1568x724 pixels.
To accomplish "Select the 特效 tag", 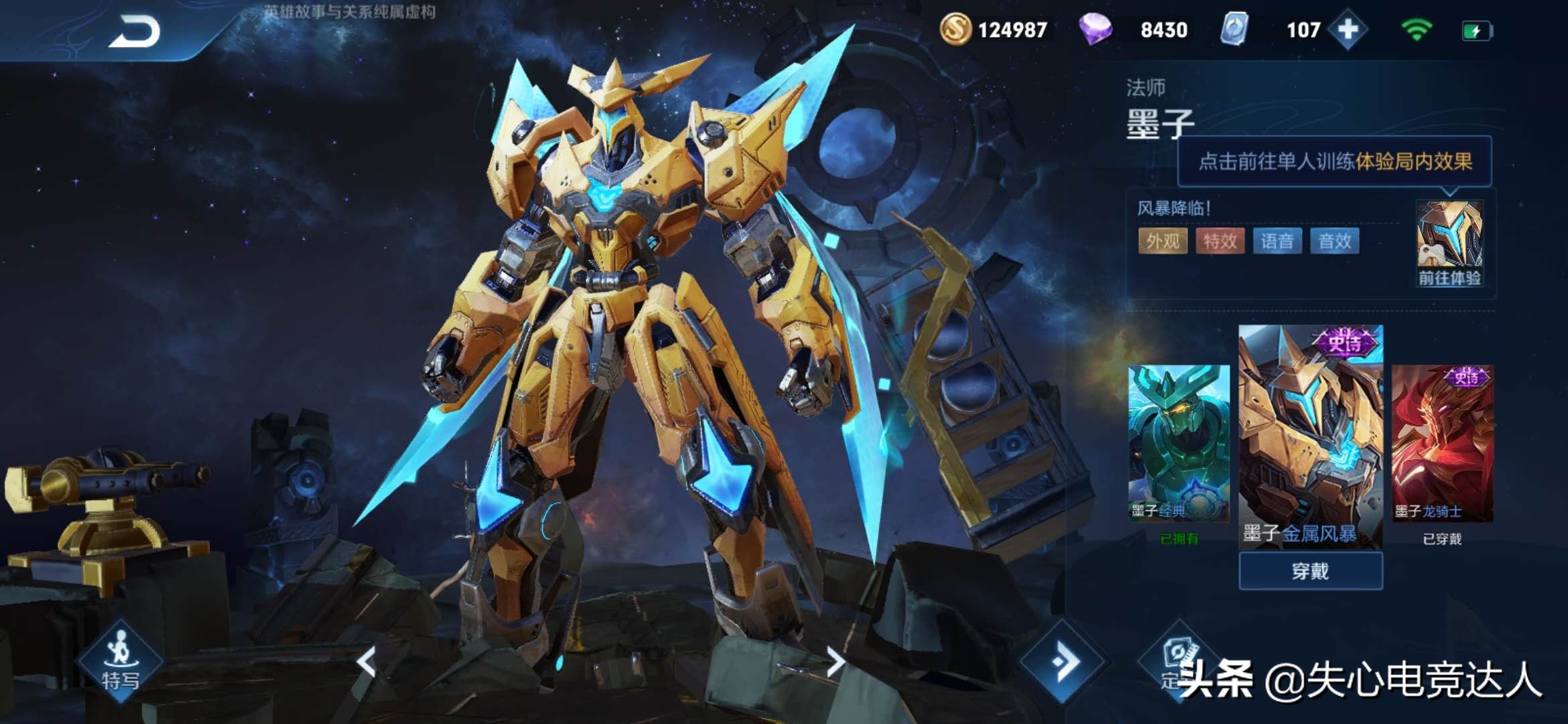I will (1220, 241).
